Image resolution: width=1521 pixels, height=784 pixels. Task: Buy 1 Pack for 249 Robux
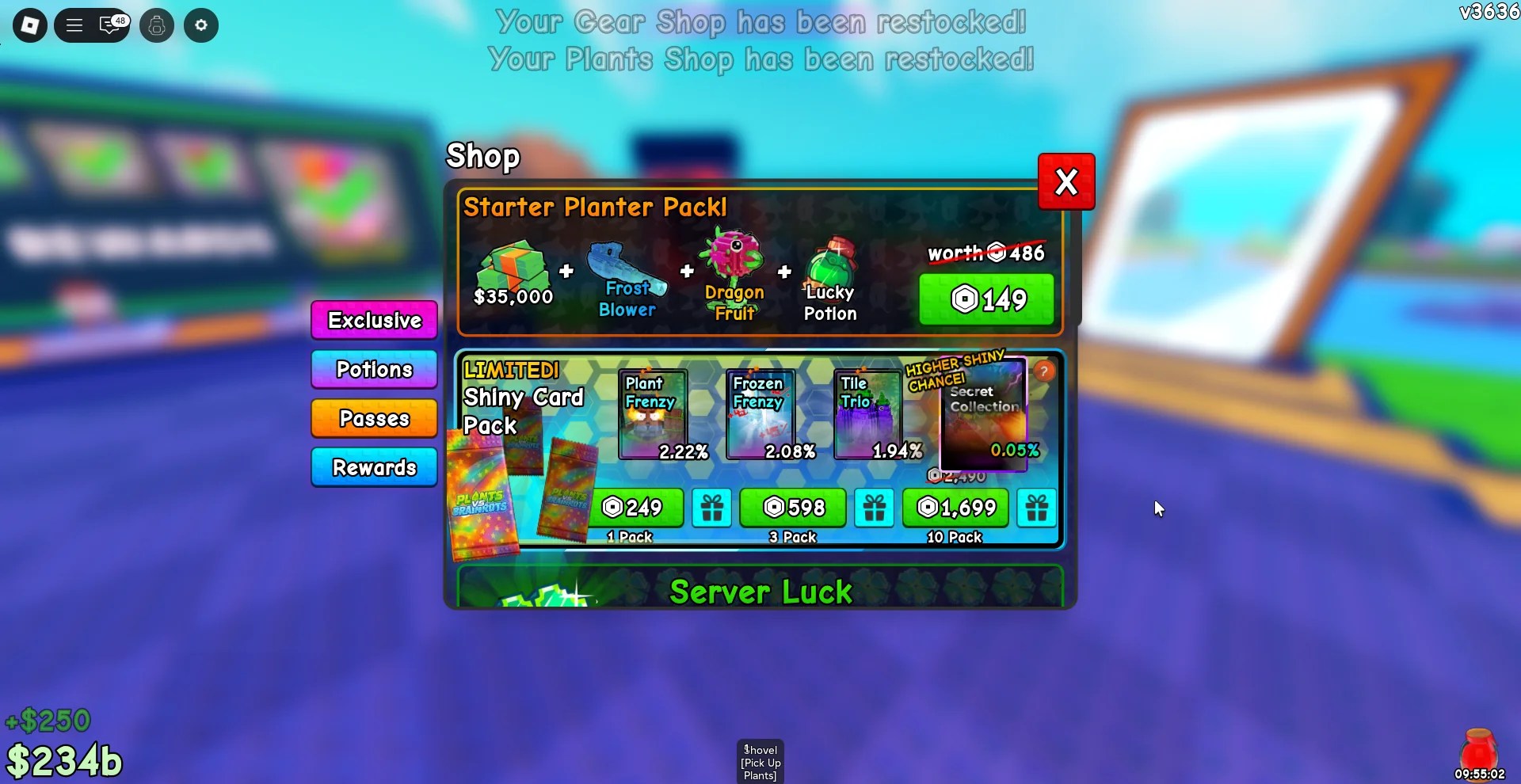635,508
